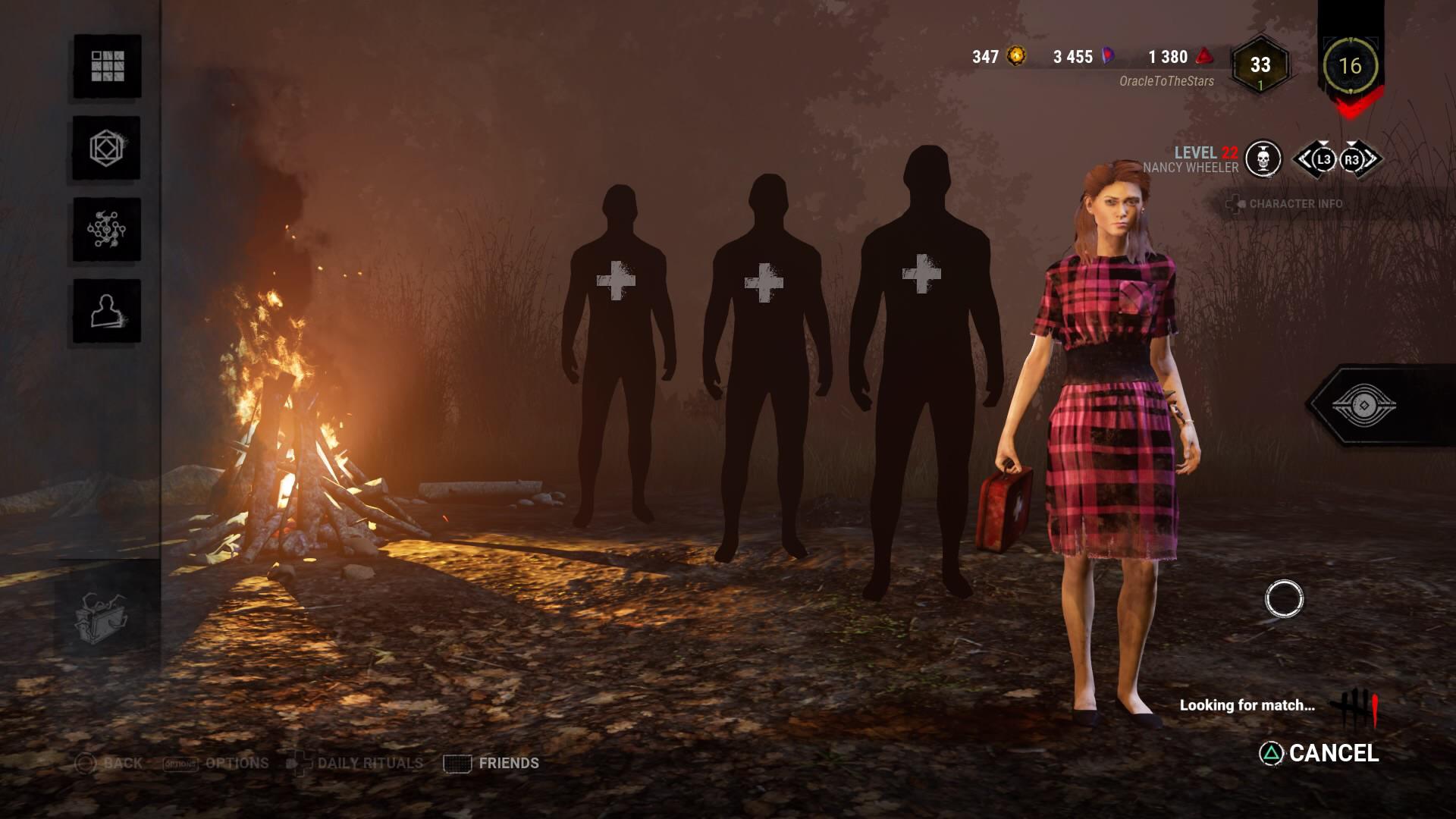The width and height of the screenshot is (1456, 819).
Task: Show the Daily Rituals
Action: (356, 763)
